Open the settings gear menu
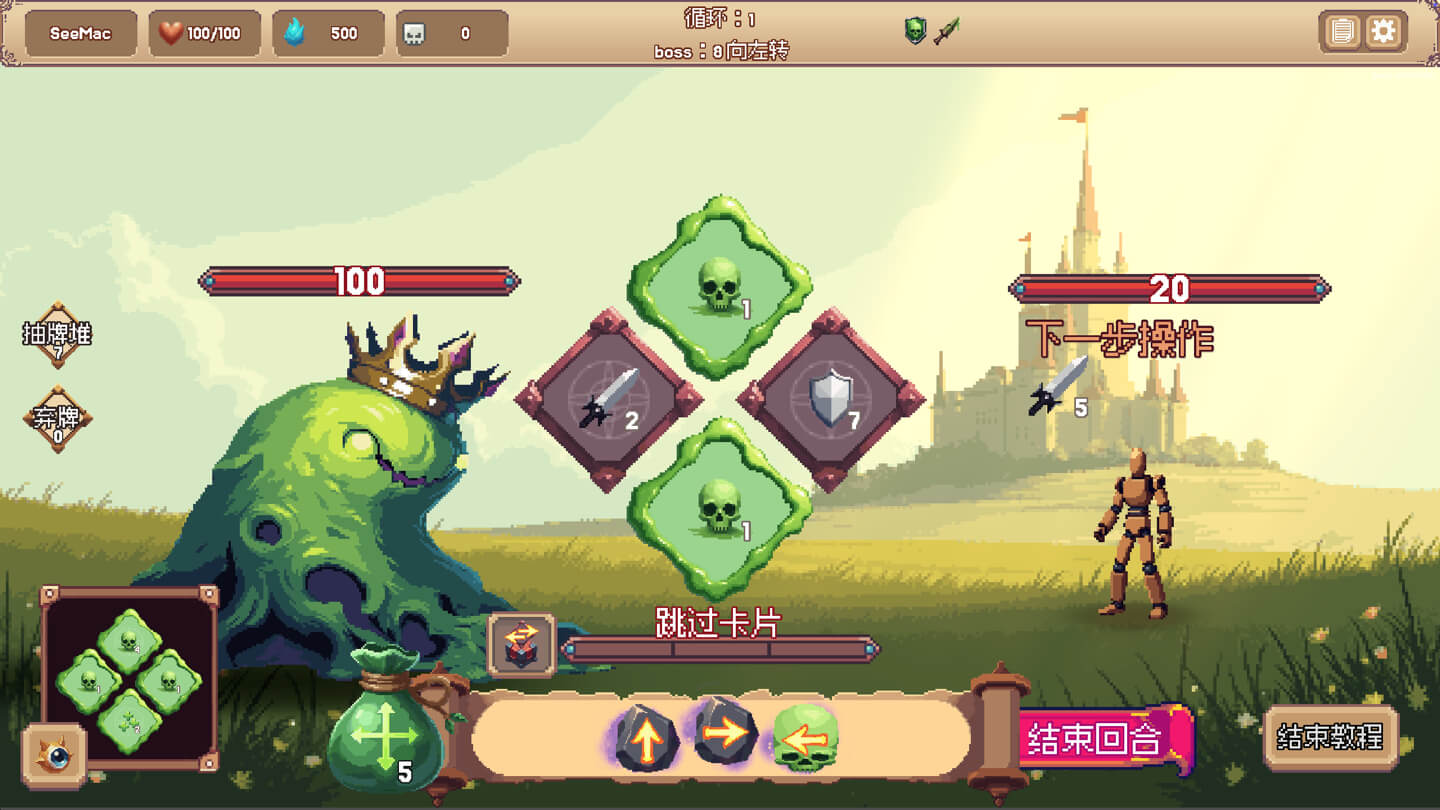 [x=1383, y=32]
